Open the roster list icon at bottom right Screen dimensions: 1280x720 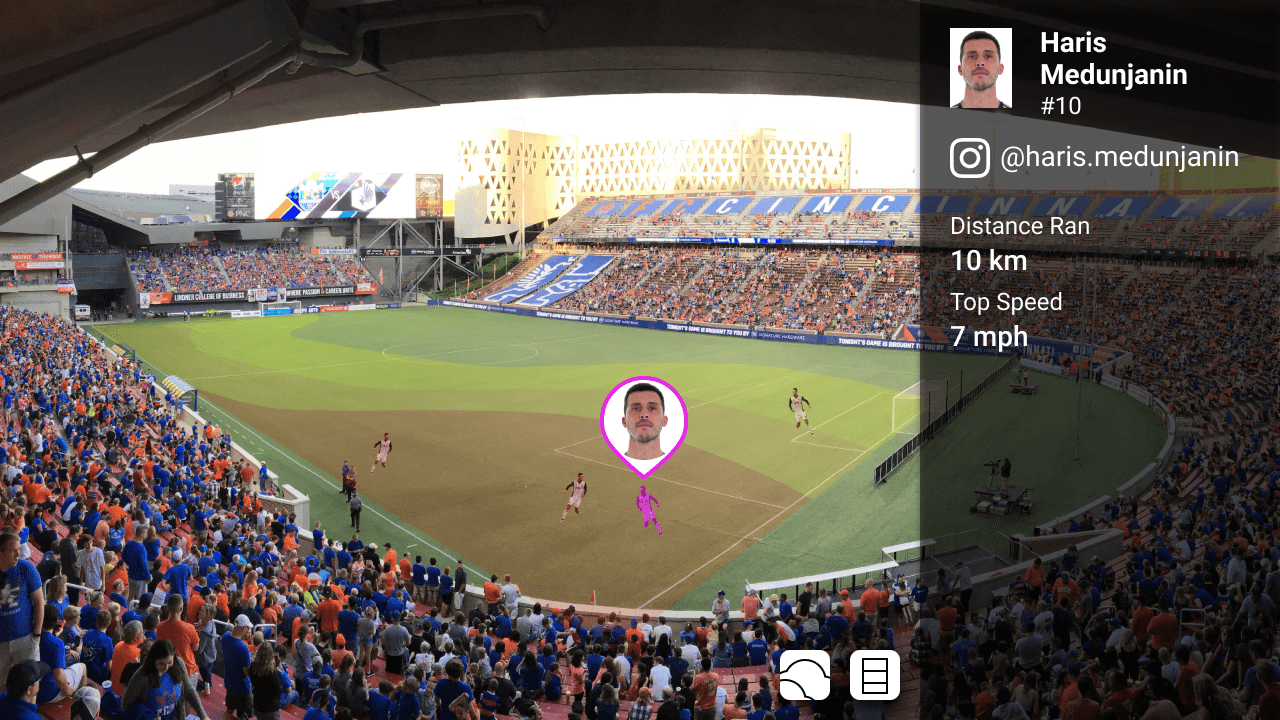pos(873,676)
